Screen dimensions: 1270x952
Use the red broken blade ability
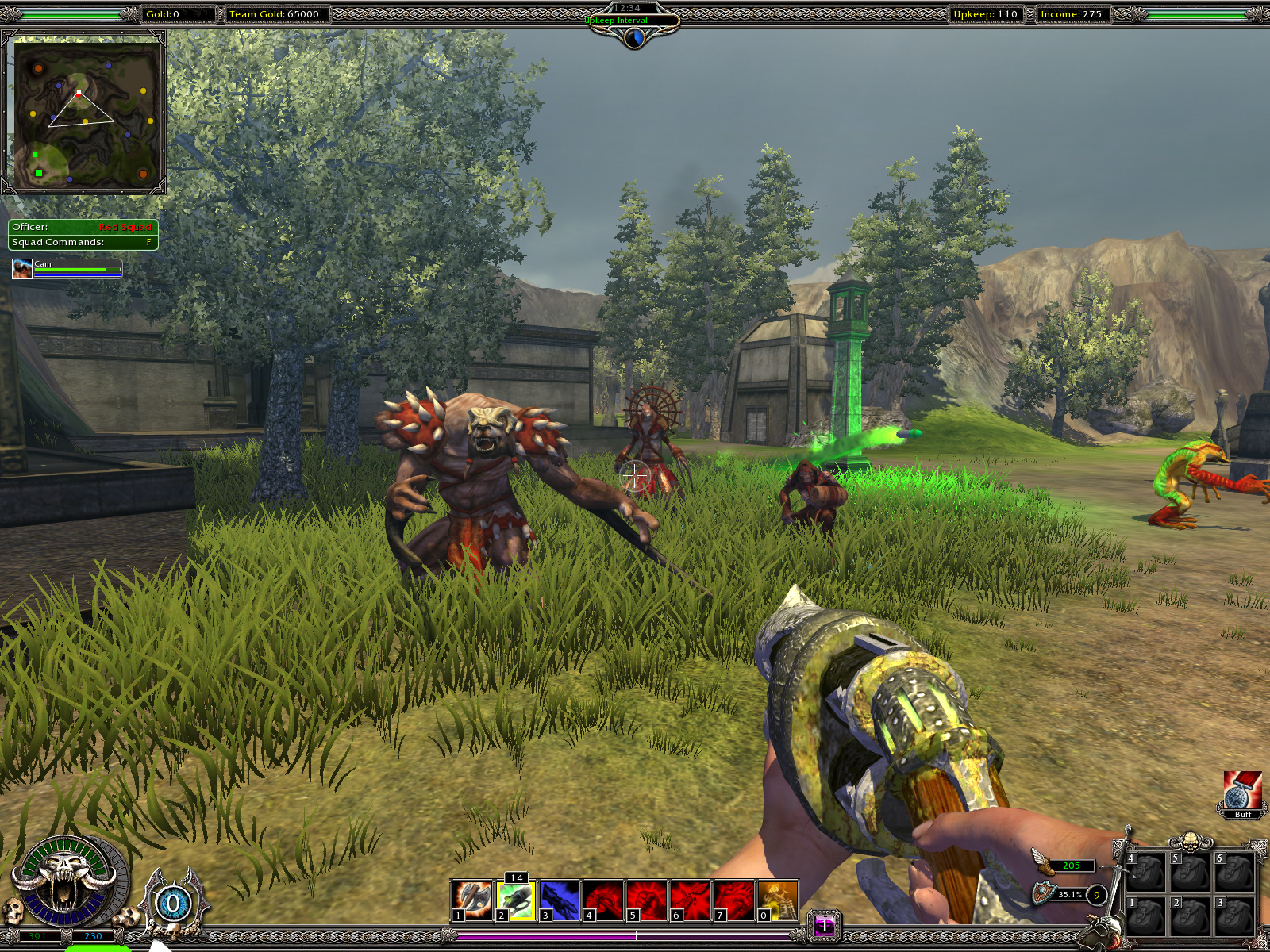(691, 900)
